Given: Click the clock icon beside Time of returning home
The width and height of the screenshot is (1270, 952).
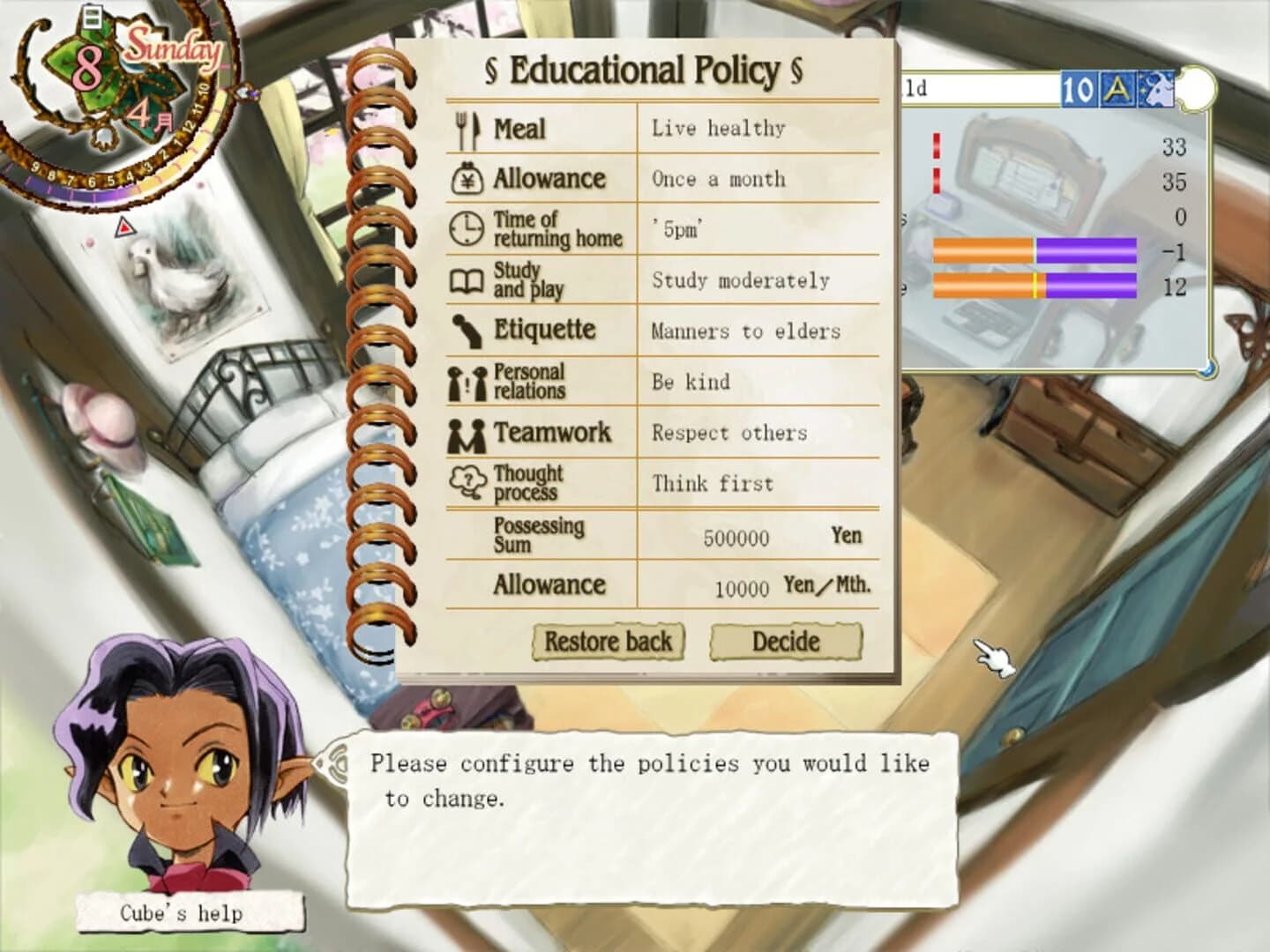Looking at the screenshot, I should pos(465,229).
